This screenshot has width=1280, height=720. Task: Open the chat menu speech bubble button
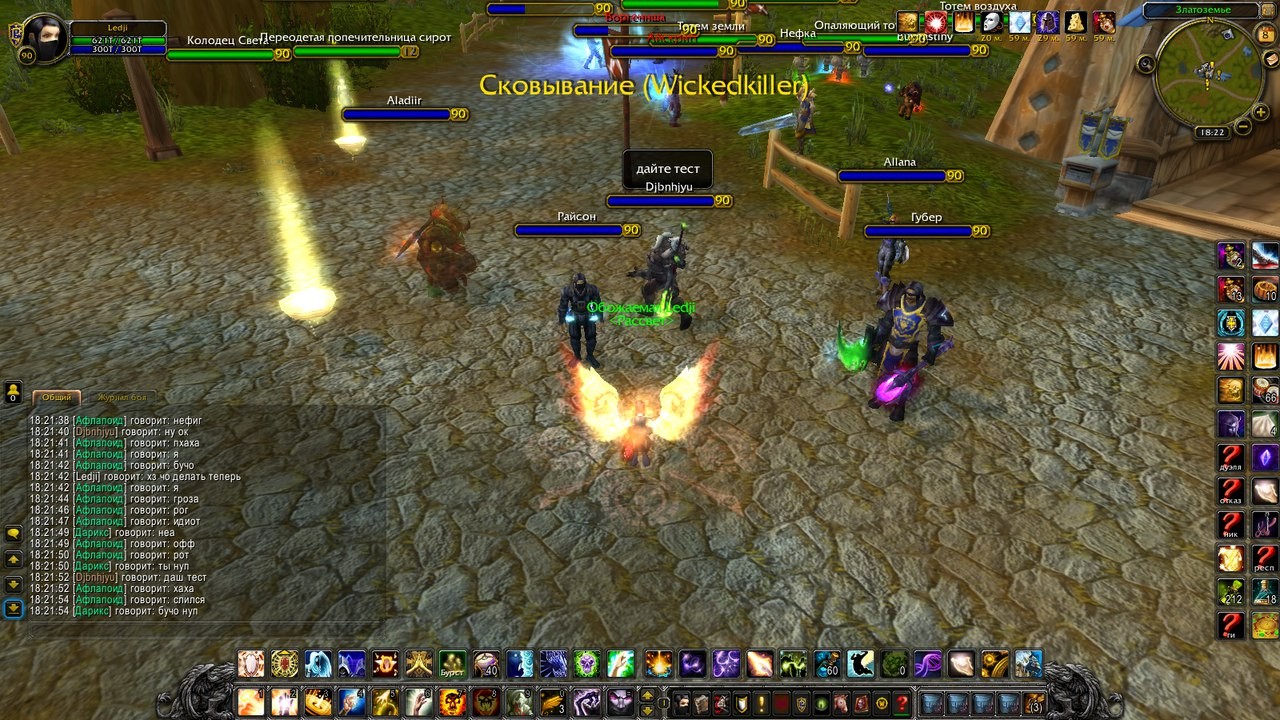[14, 534]
